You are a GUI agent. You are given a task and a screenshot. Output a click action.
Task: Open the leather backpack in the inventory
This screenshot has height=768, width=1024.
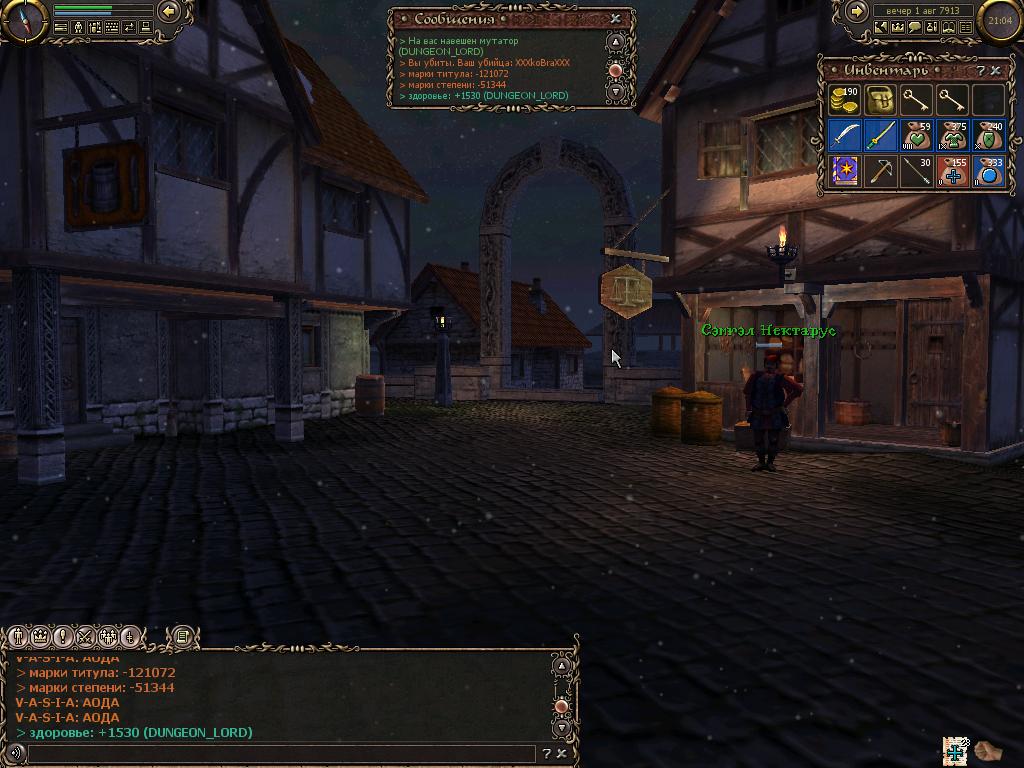point(880,100)
